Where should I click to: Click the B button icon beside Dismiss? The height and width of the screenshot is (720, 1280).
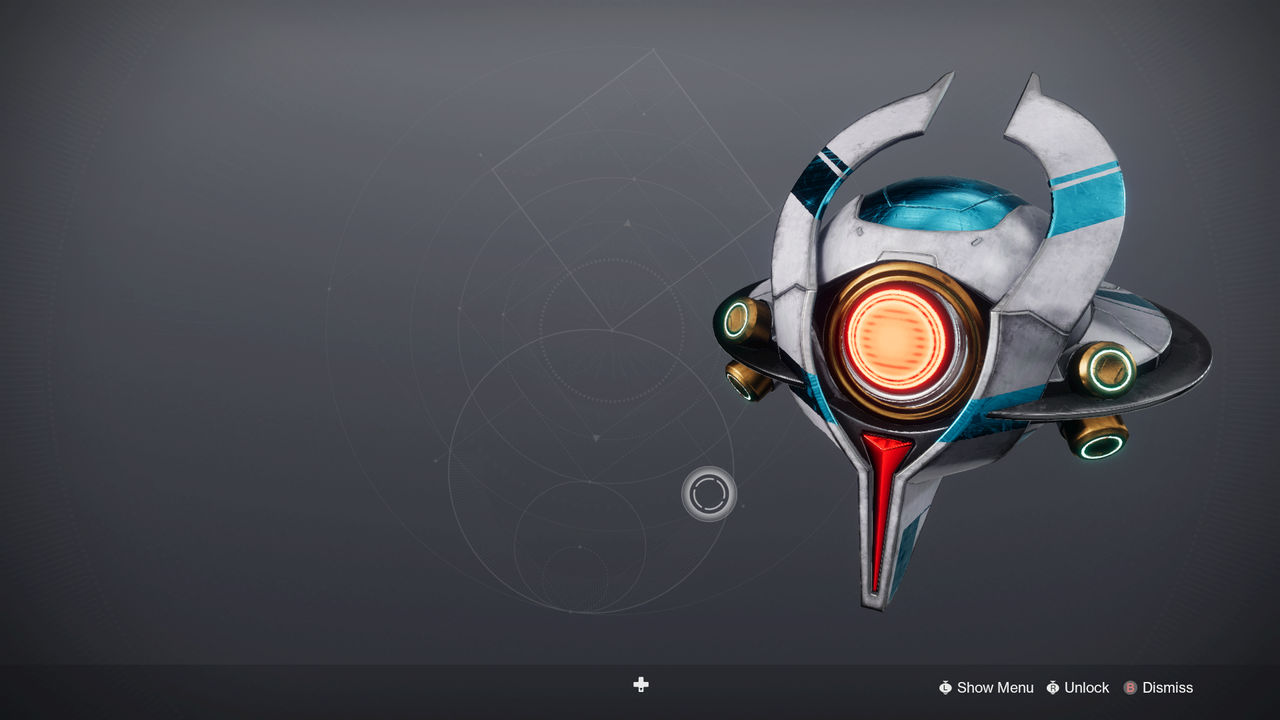tap(1131, 688)
